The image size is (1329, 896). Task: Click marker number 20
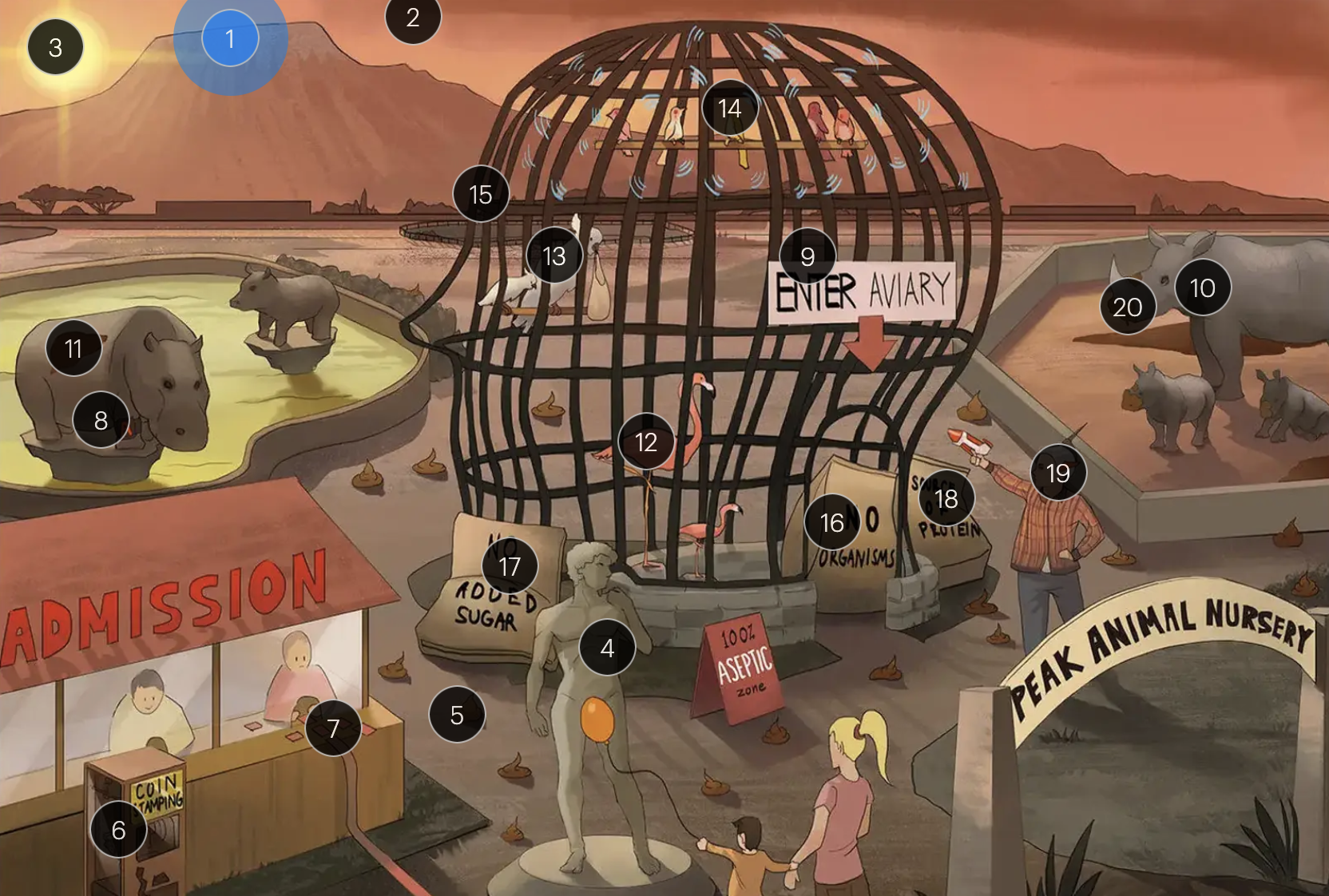pyautogui.click(x=1127, y=307)
